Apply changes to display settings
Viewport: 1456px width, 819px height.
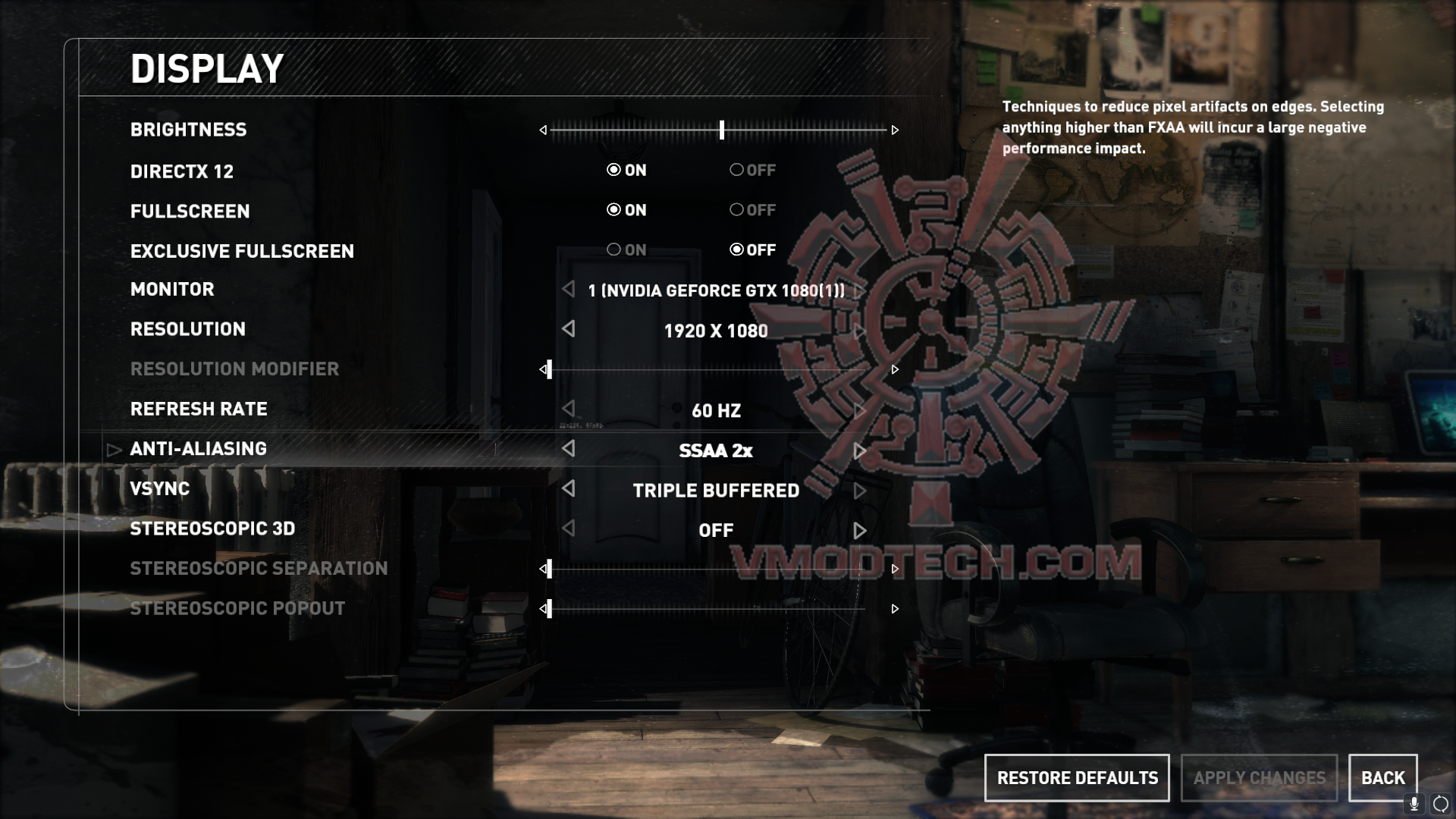(x=1259, y=778)
